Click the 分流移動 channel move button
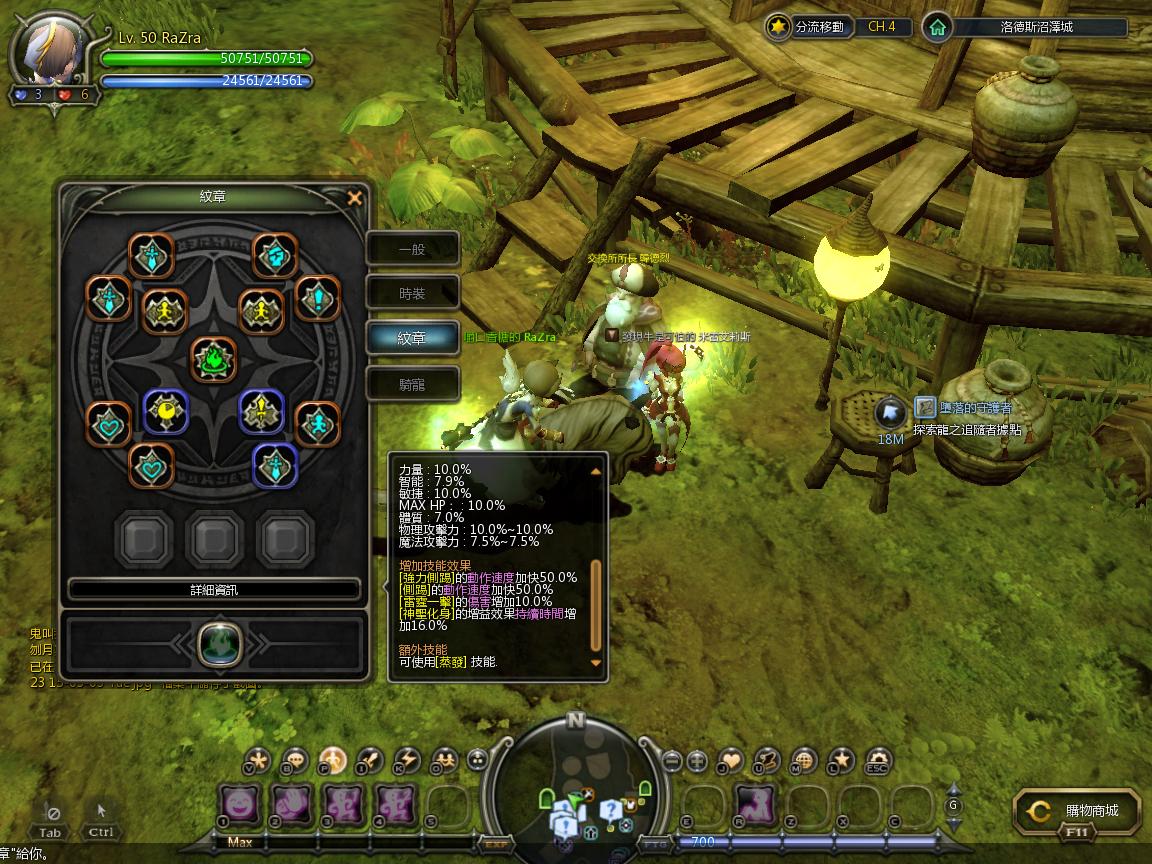Screen dimensions: 1152x864 [810, 27]
